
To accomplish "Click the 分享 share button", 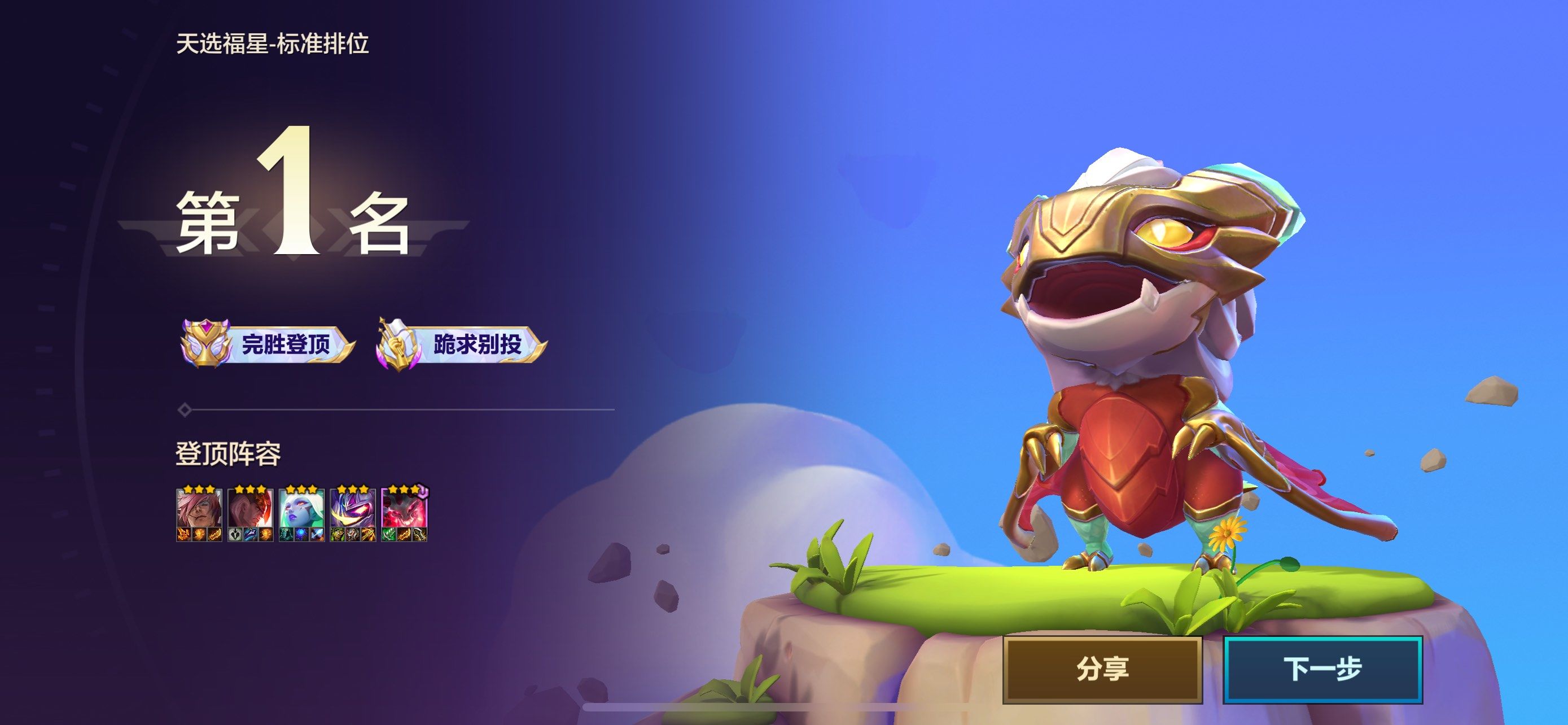I will tap(1102, 669).
